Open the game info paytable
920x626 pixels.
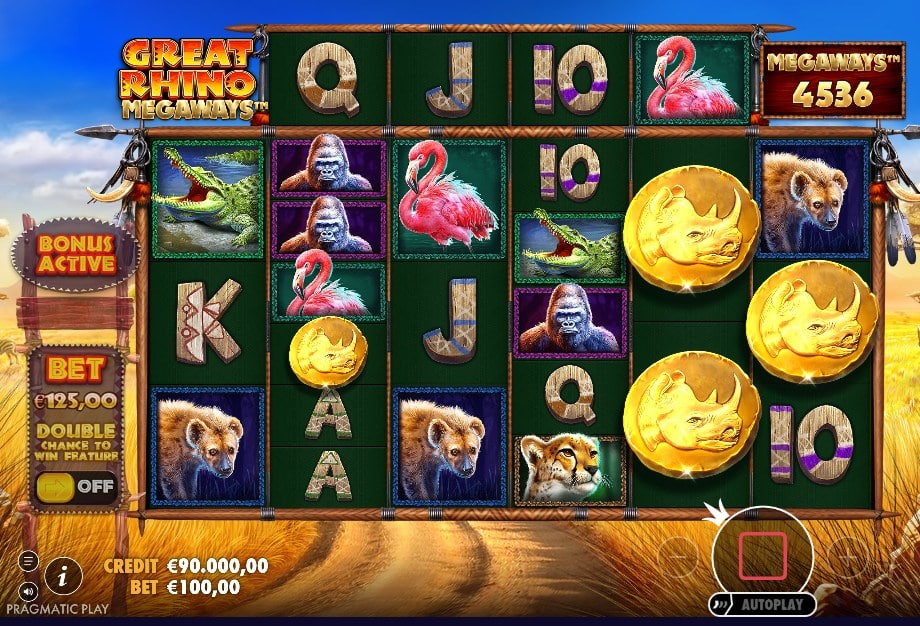[x=64, y=574]
